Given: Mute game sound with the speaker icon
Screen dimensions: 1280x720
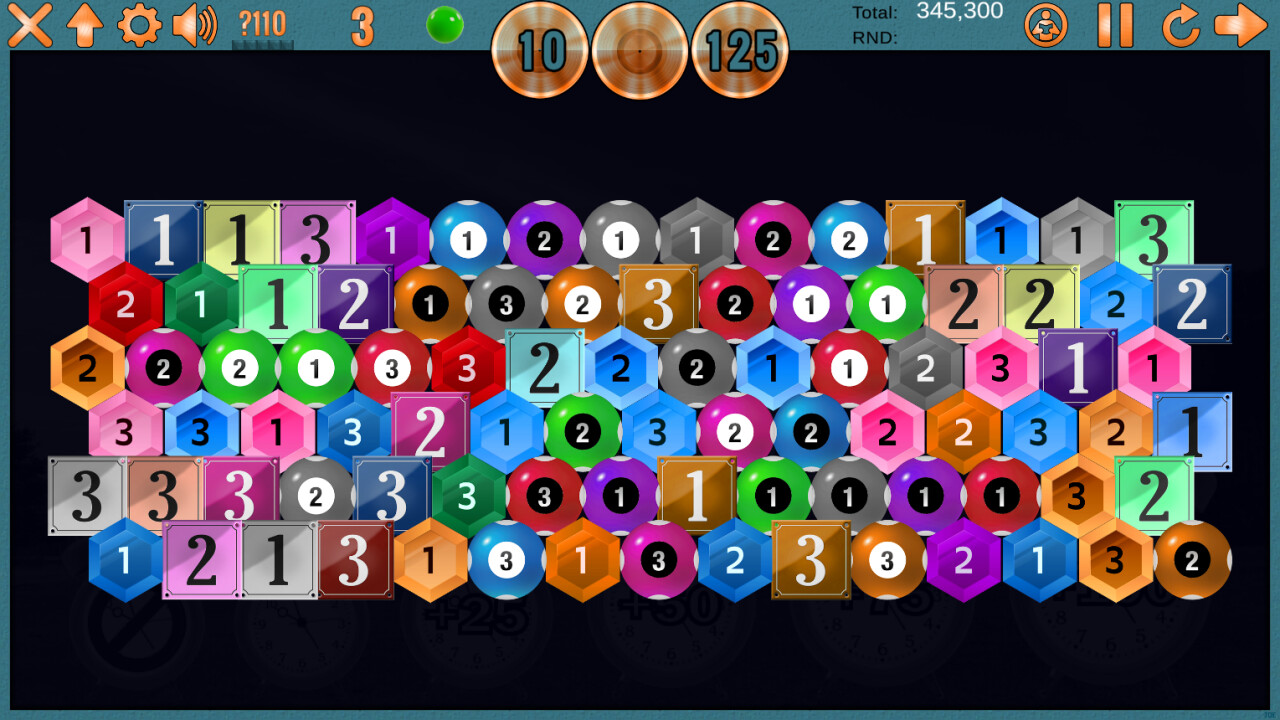Looking at the screenshot, I should pyautogui.click(x=193, y=28).
